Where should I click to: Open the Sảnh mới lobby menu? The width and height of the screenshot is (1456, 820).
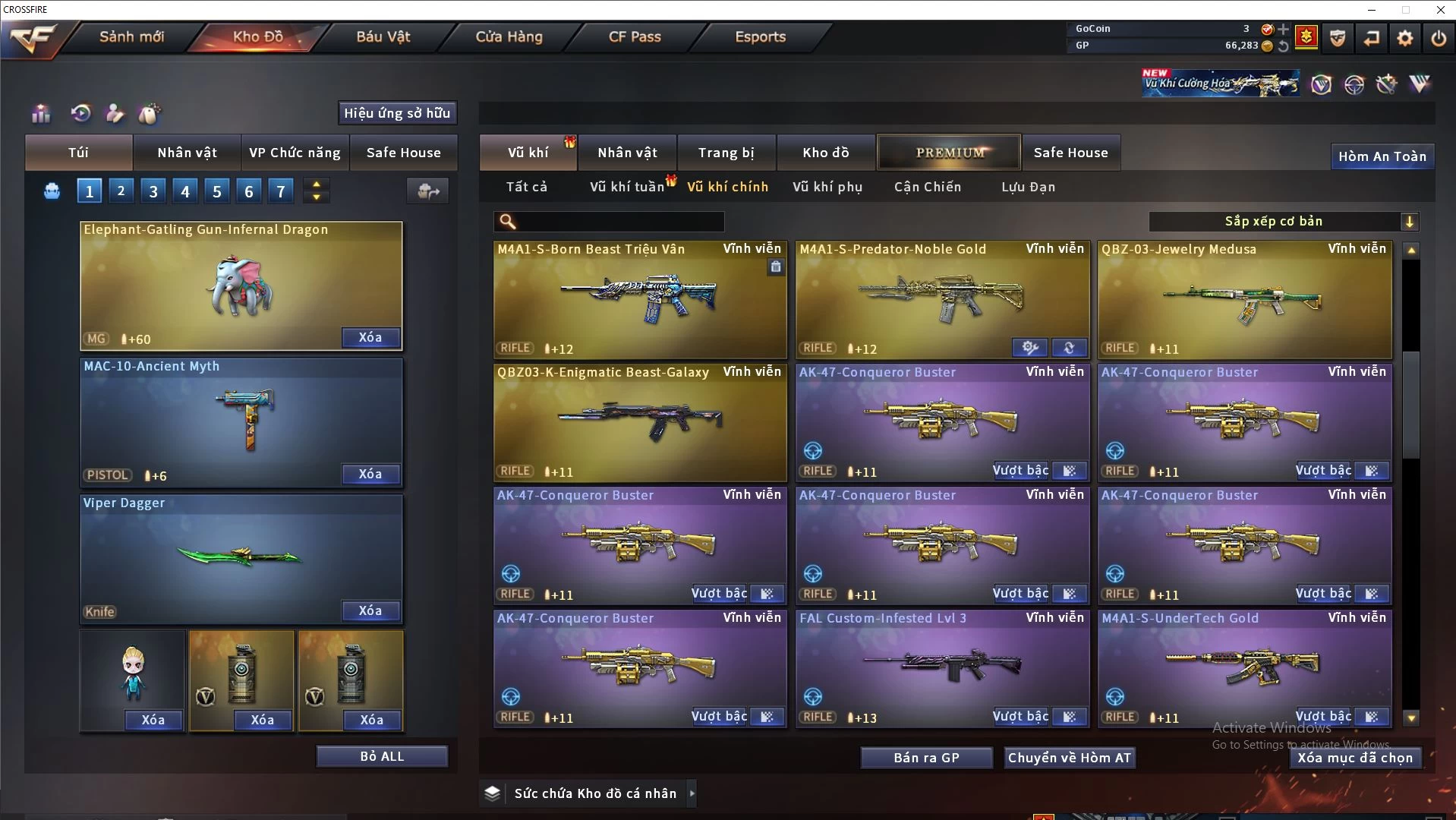click(x=131, y=36)
